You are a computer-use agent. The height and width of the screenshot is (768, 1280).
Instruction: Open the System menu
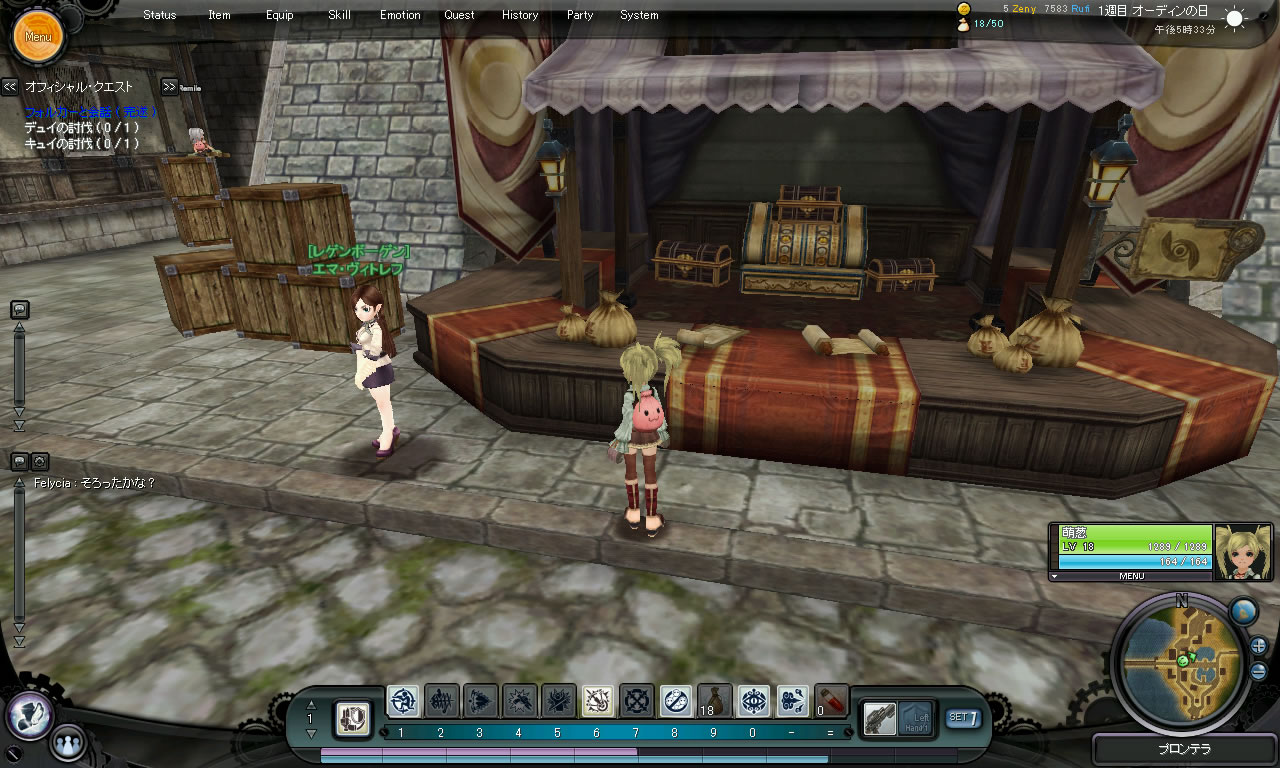[639, 15]
